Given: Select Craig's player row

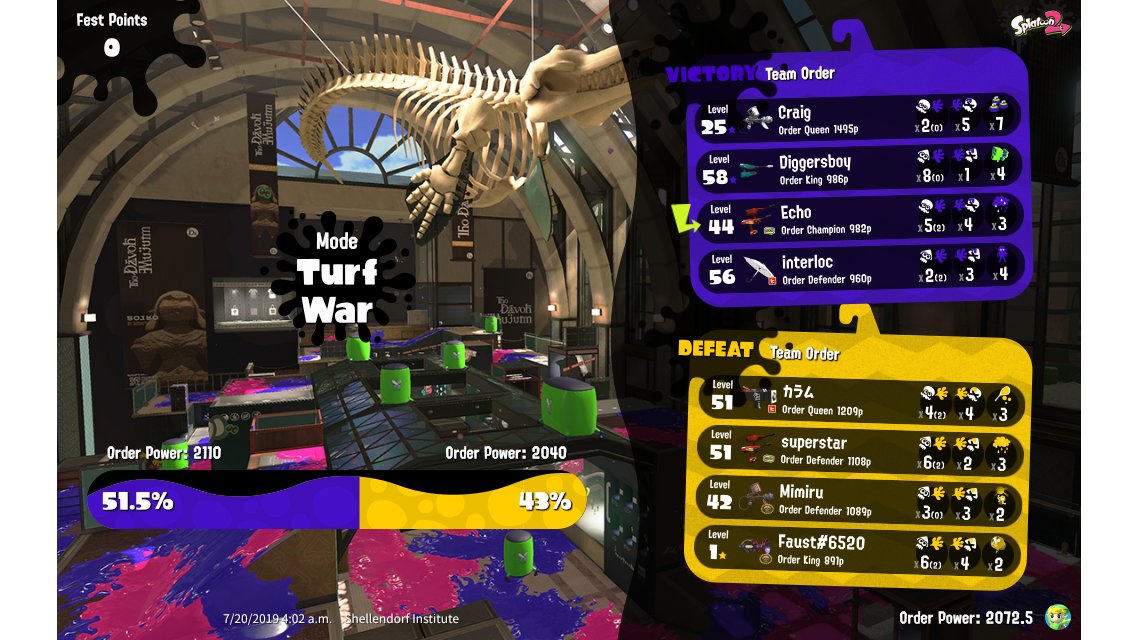Looking at the screenshot, I should (858, 118).
